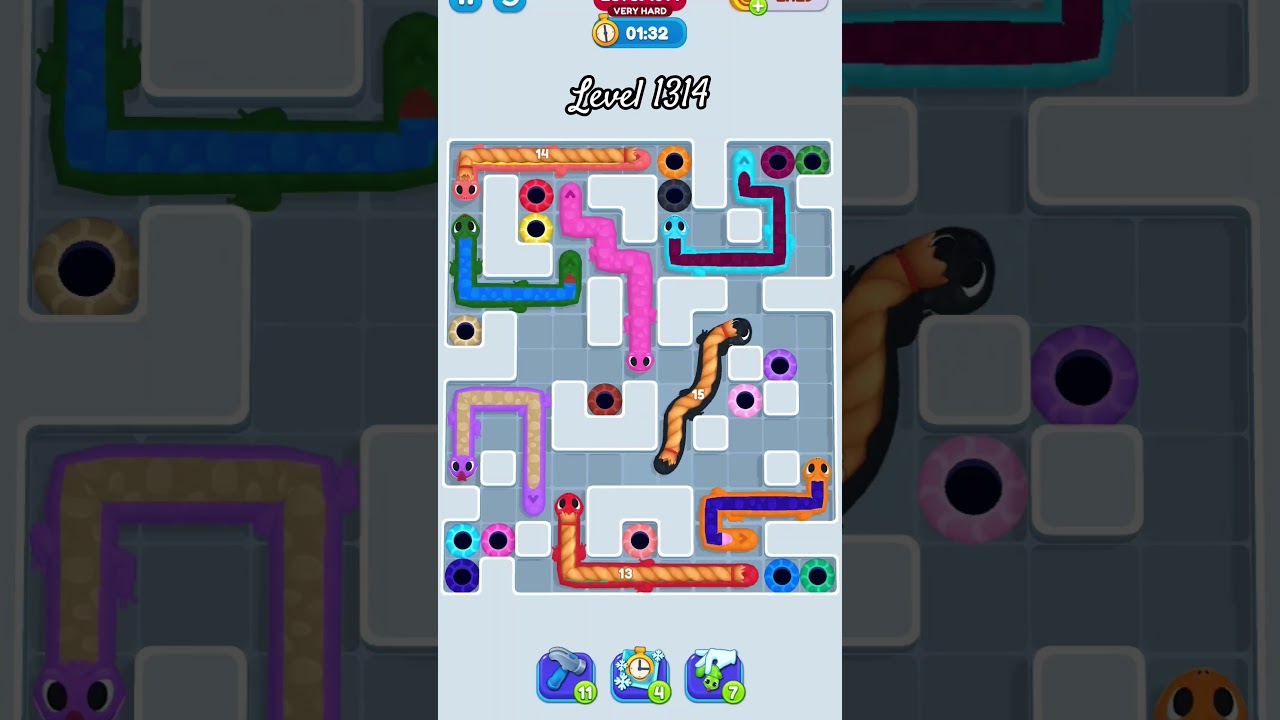The image size is (1280, 720).
Task: Restart the level using the blue refresh icon
Action: [x=508, y=5]
